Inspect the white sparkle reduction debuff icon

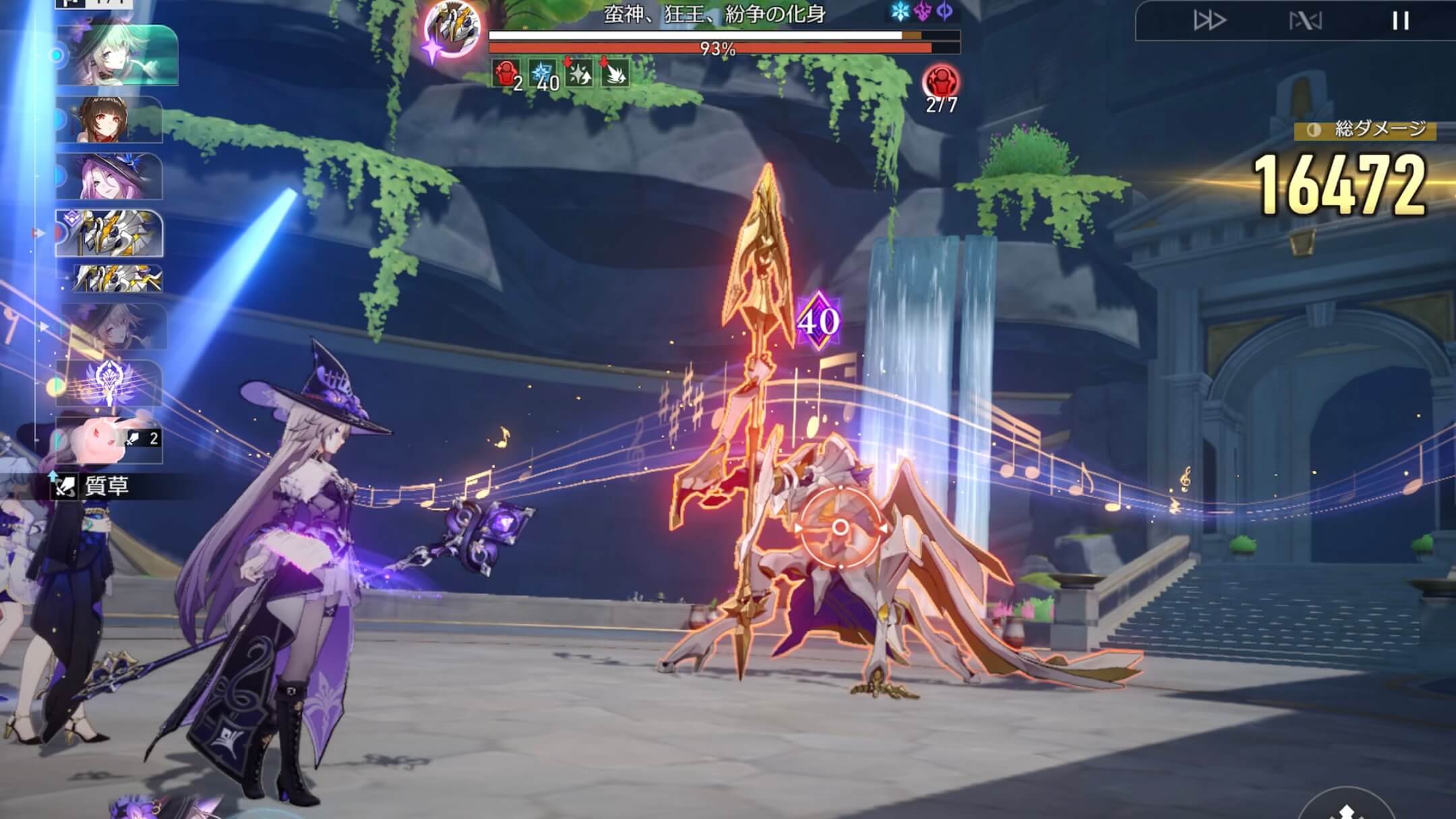578,73
